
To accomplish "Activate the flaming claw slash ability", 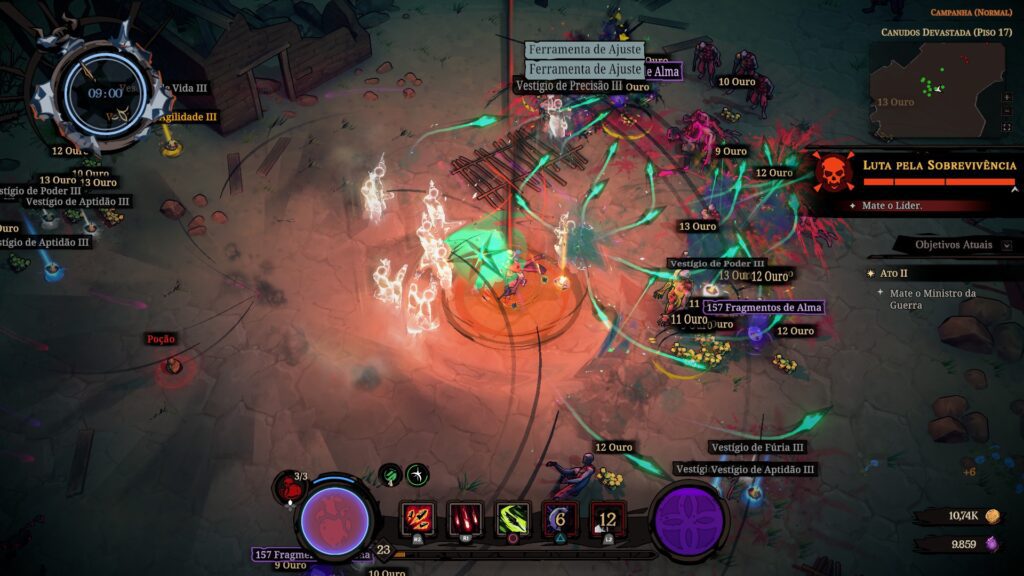I will 417,520.
